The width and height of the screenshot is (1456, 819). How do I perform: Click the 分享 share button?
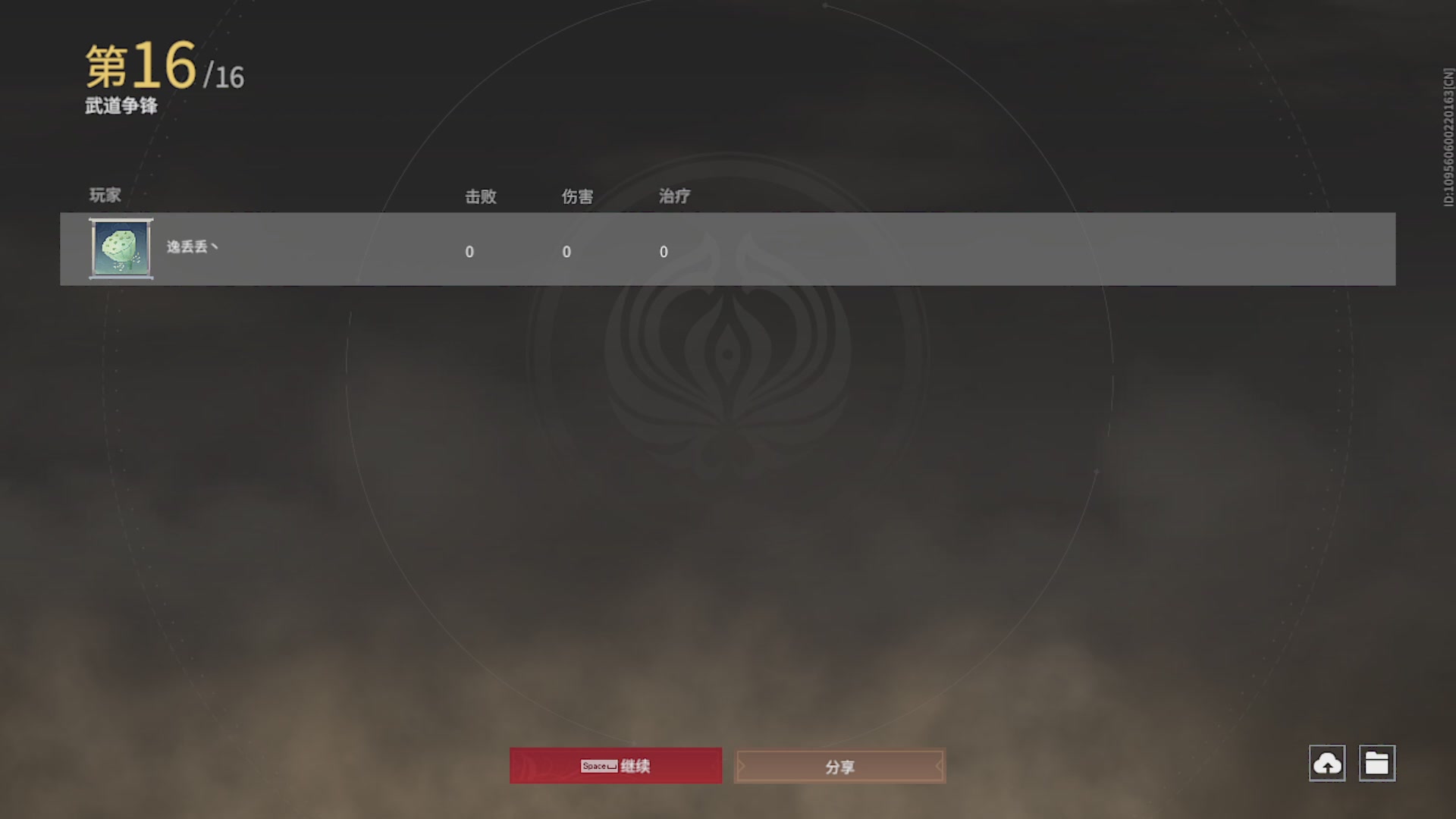(x=839, y=766)
